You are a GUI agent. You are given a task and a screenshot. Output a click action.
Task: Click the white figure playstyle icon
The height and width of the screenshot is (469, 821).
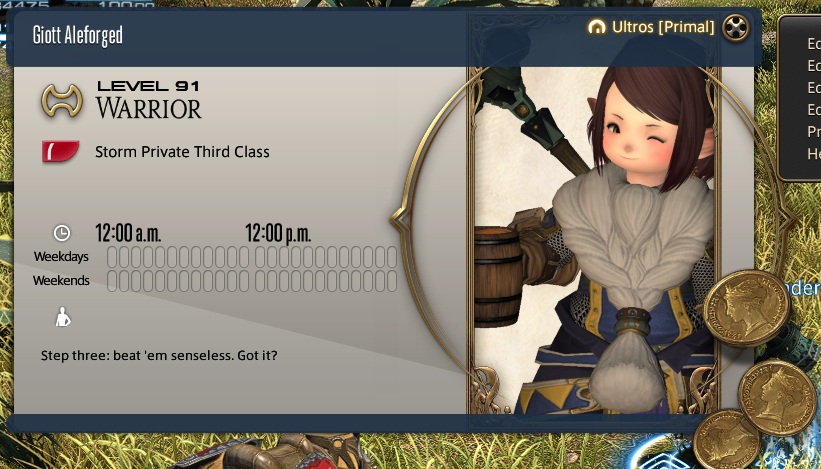click(x=62, y=317)
